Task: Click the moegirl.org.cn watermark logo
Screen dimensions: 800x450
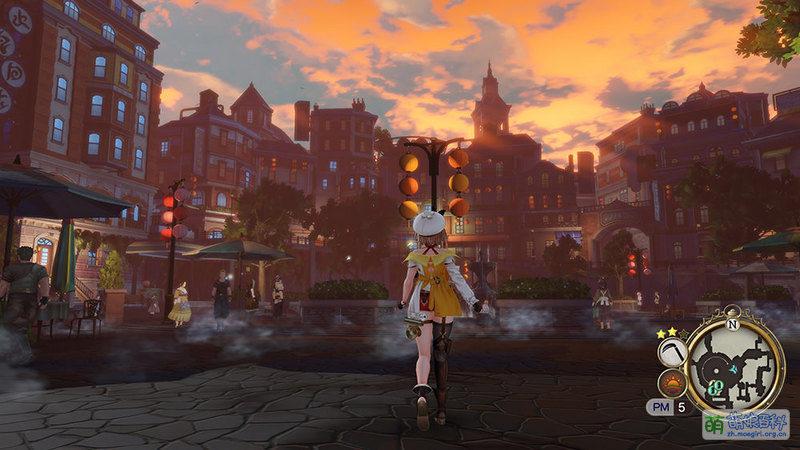Action: pos(745,424)
